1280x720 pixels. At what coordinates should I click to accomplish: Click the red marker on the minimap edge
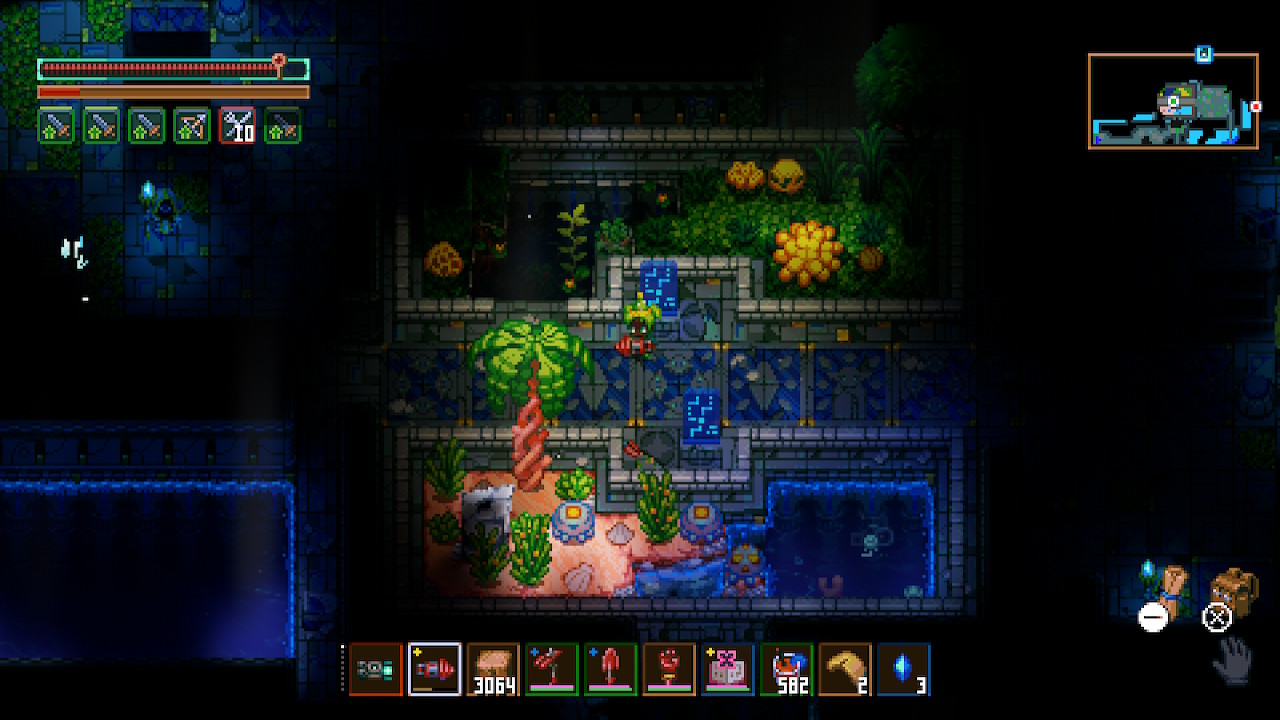click(x=1255, y=106)
